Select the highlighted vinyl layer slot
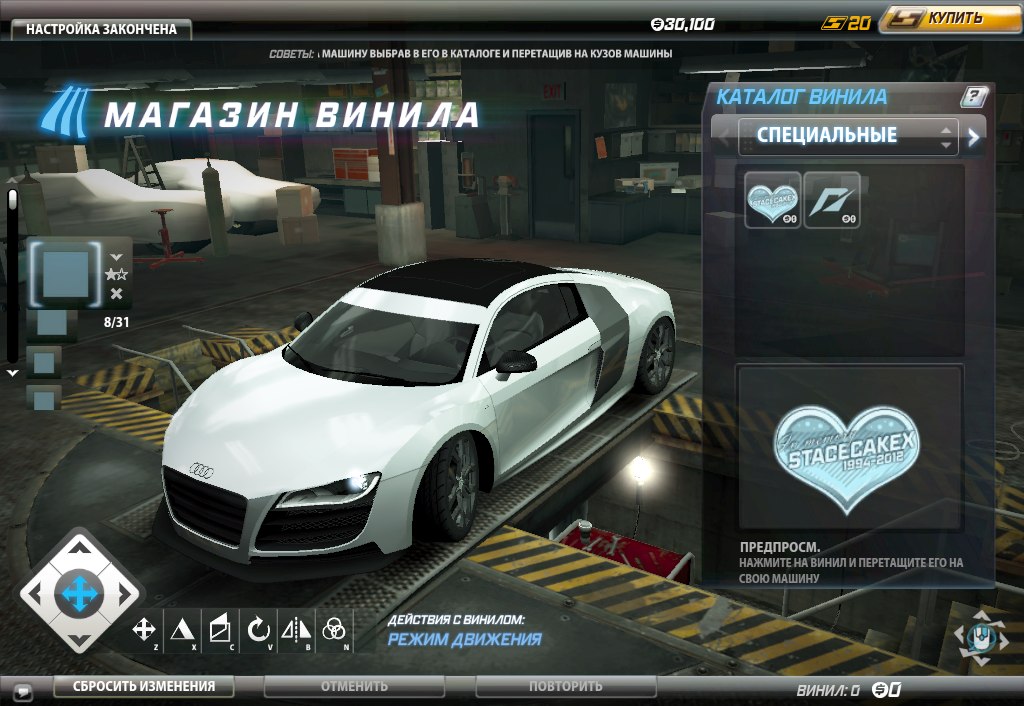 click(x=66, y=272)
